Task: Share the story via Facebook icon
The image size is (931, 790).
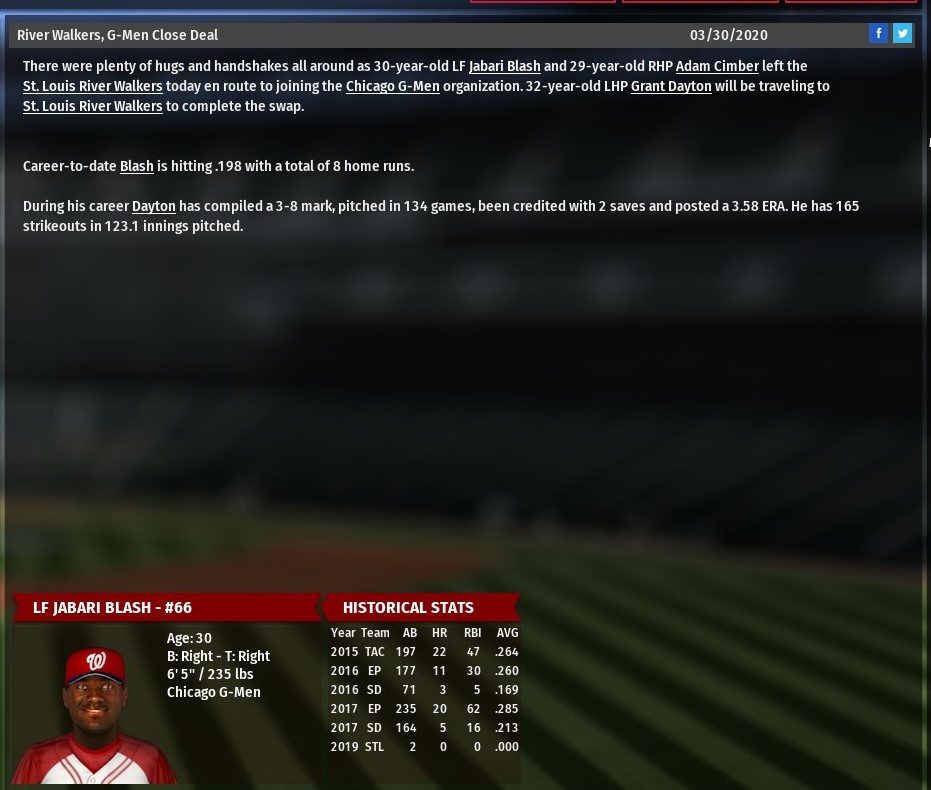Action: pyautogui.click(x=878, y=34)
